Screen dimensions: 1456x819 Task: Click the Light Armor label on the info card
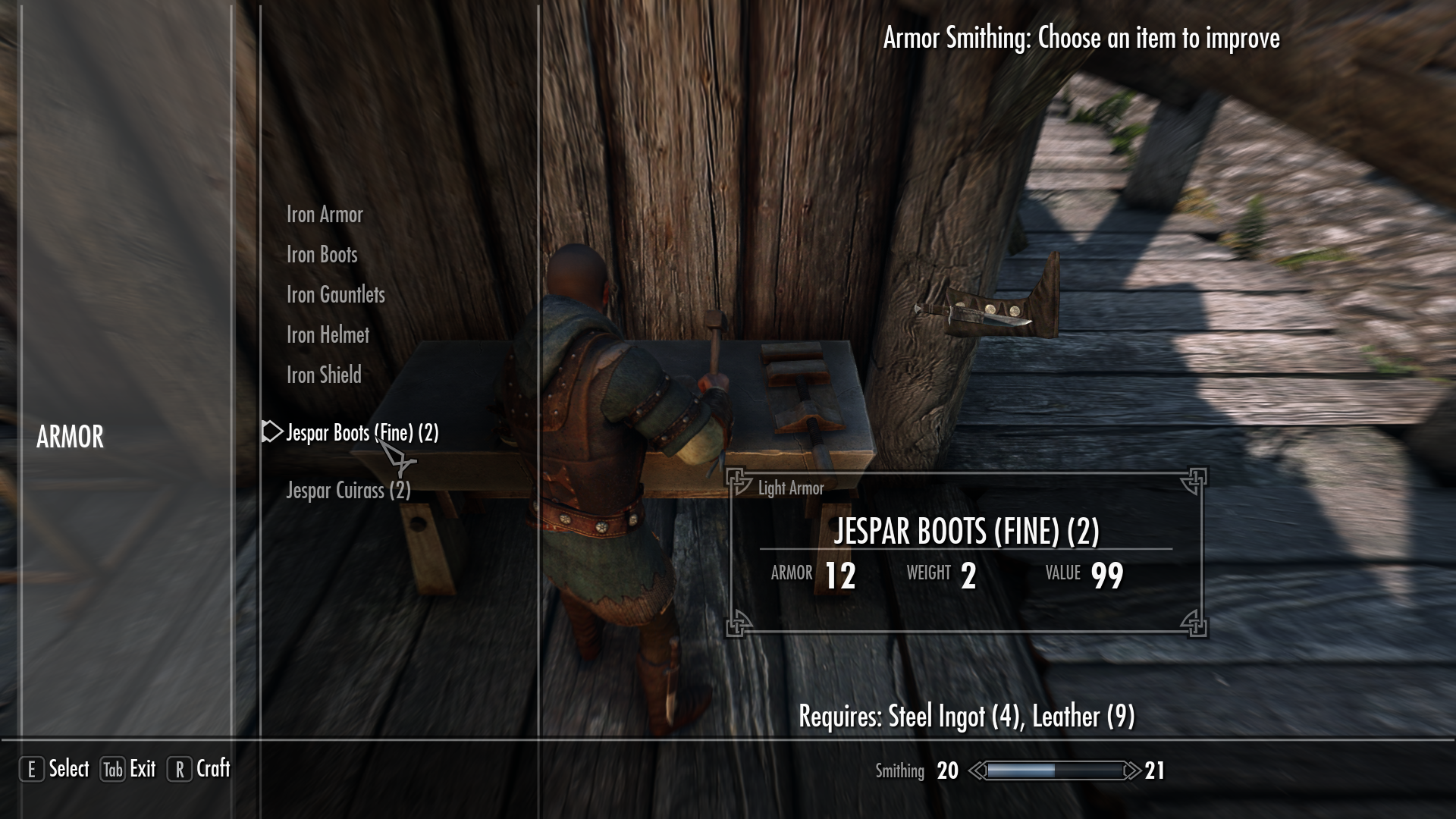pyautogui.click(x=789, y=488)
